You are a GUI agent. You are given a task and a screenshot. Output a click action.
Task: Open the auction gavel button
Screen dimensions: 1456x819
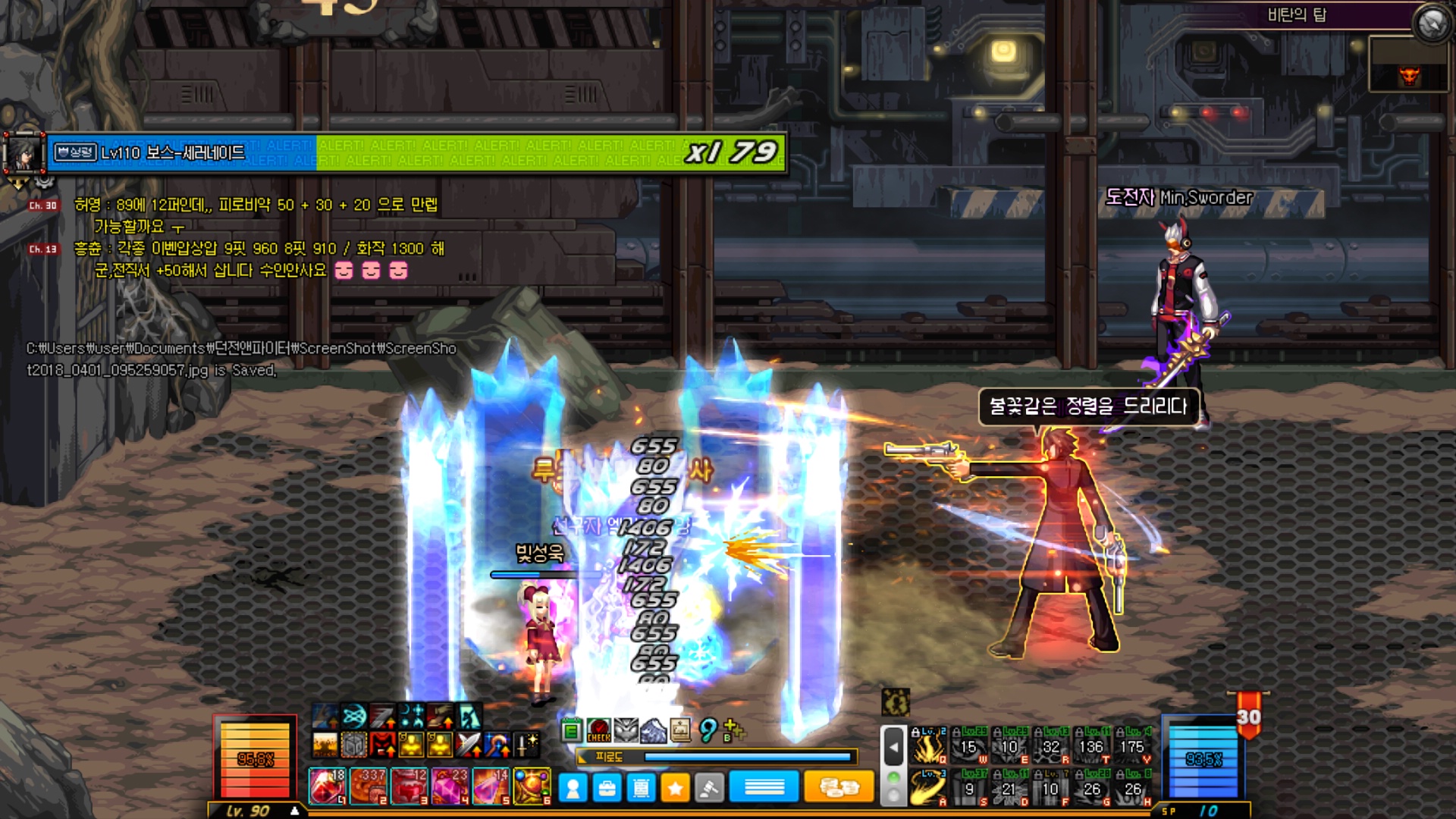709,789
